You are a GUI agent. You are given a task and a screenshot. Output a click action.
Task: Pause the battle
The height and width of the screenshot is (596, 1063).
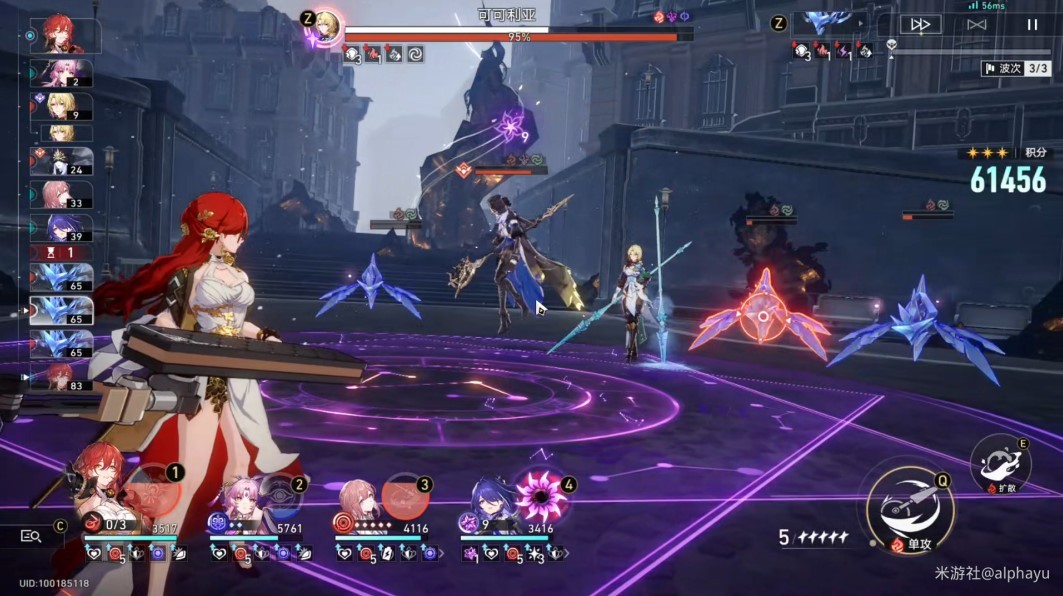coord(1031,25)
